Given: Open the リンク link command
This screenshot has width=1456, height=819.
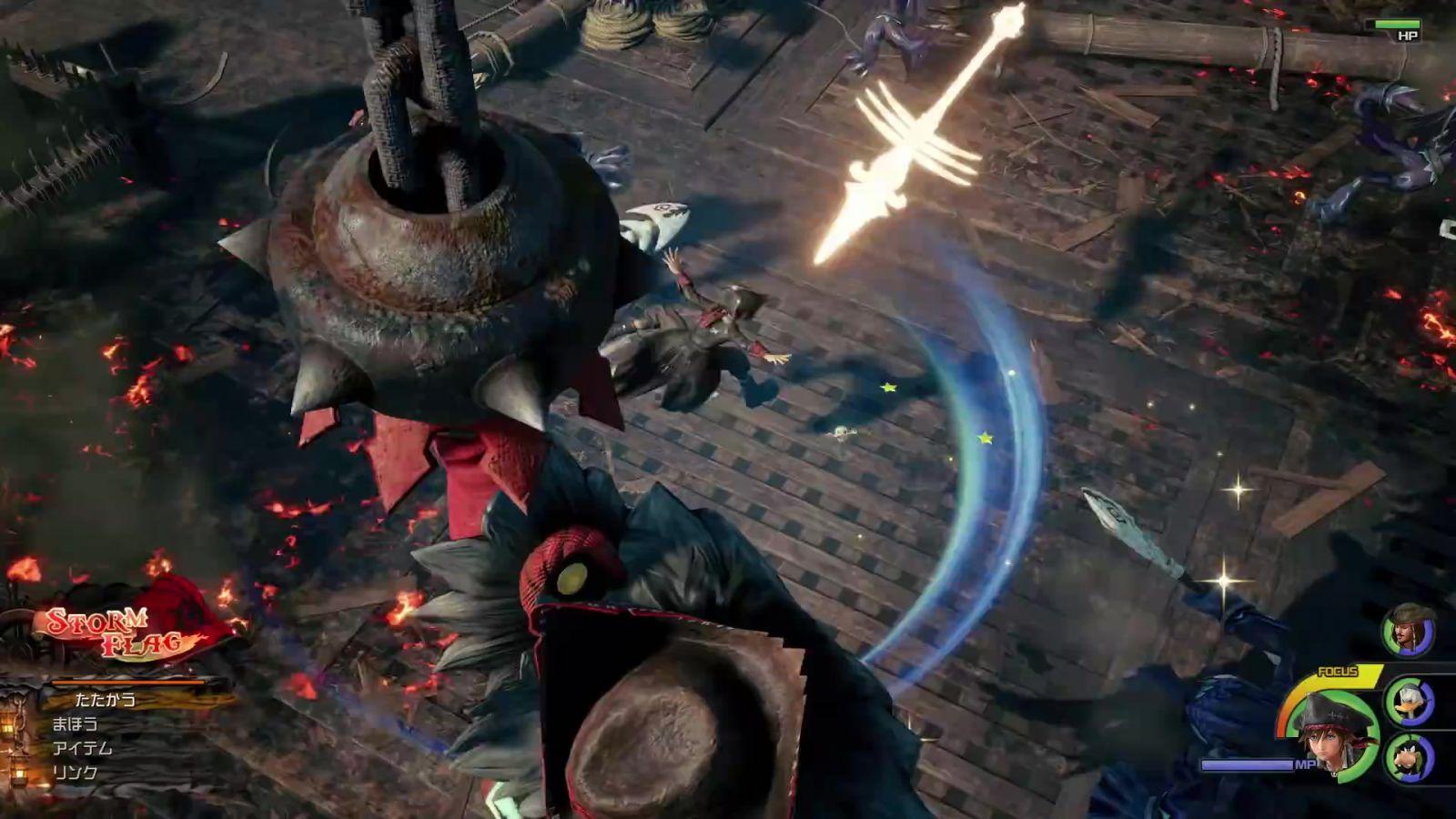Looking at the screenshot, I should point(75,773).
